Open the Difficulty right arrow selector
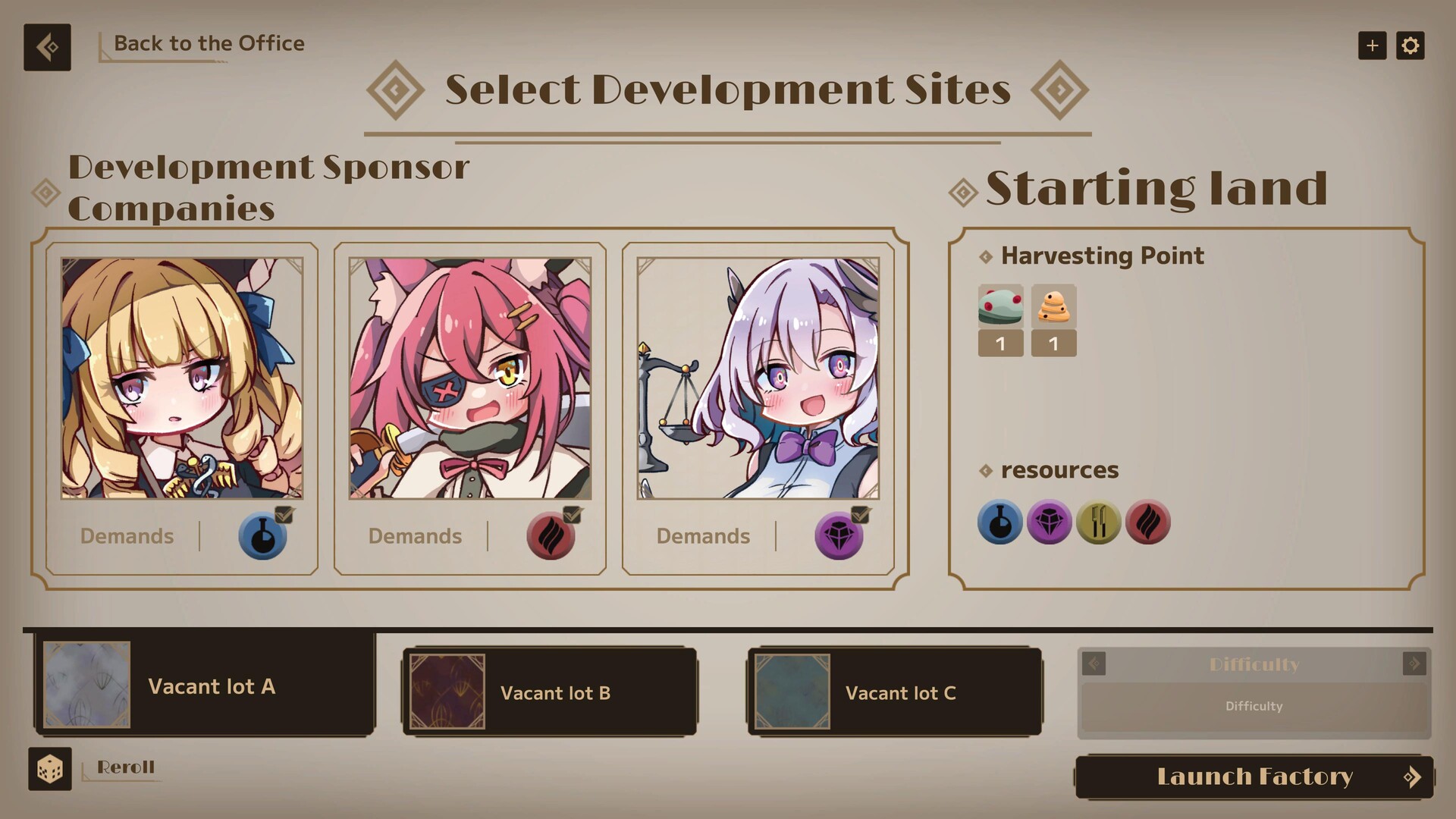The image size is (1456, 819). click(1415, 664)
